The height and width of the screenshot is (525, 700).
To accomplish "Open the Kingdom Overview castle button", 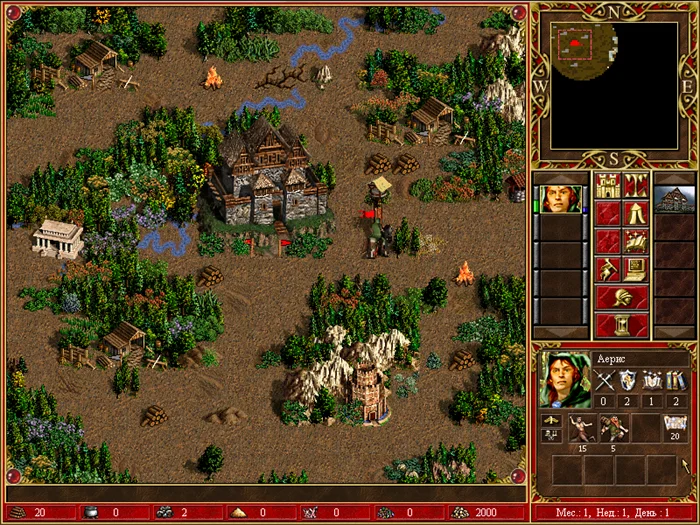I will click(609, 185).
